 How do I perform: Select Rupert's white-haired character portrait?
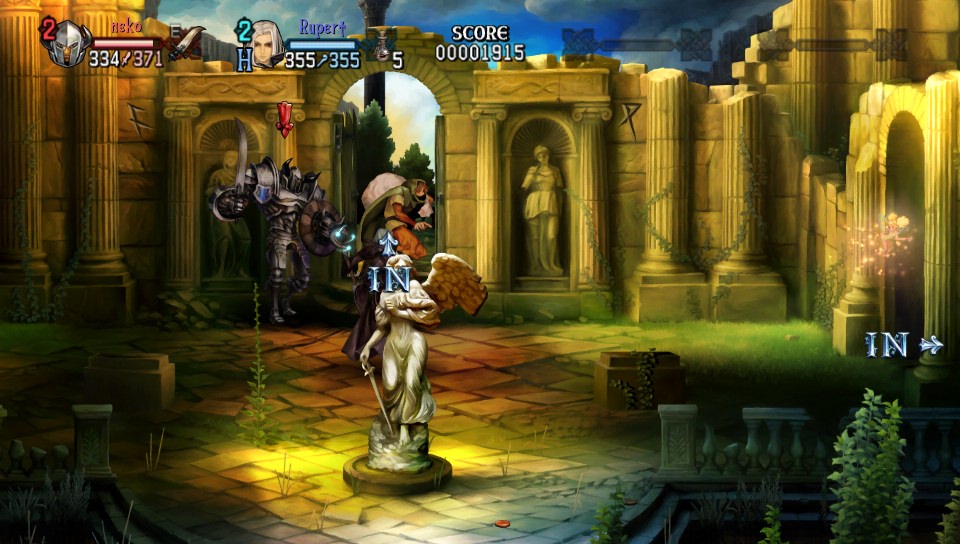(267, 43)
